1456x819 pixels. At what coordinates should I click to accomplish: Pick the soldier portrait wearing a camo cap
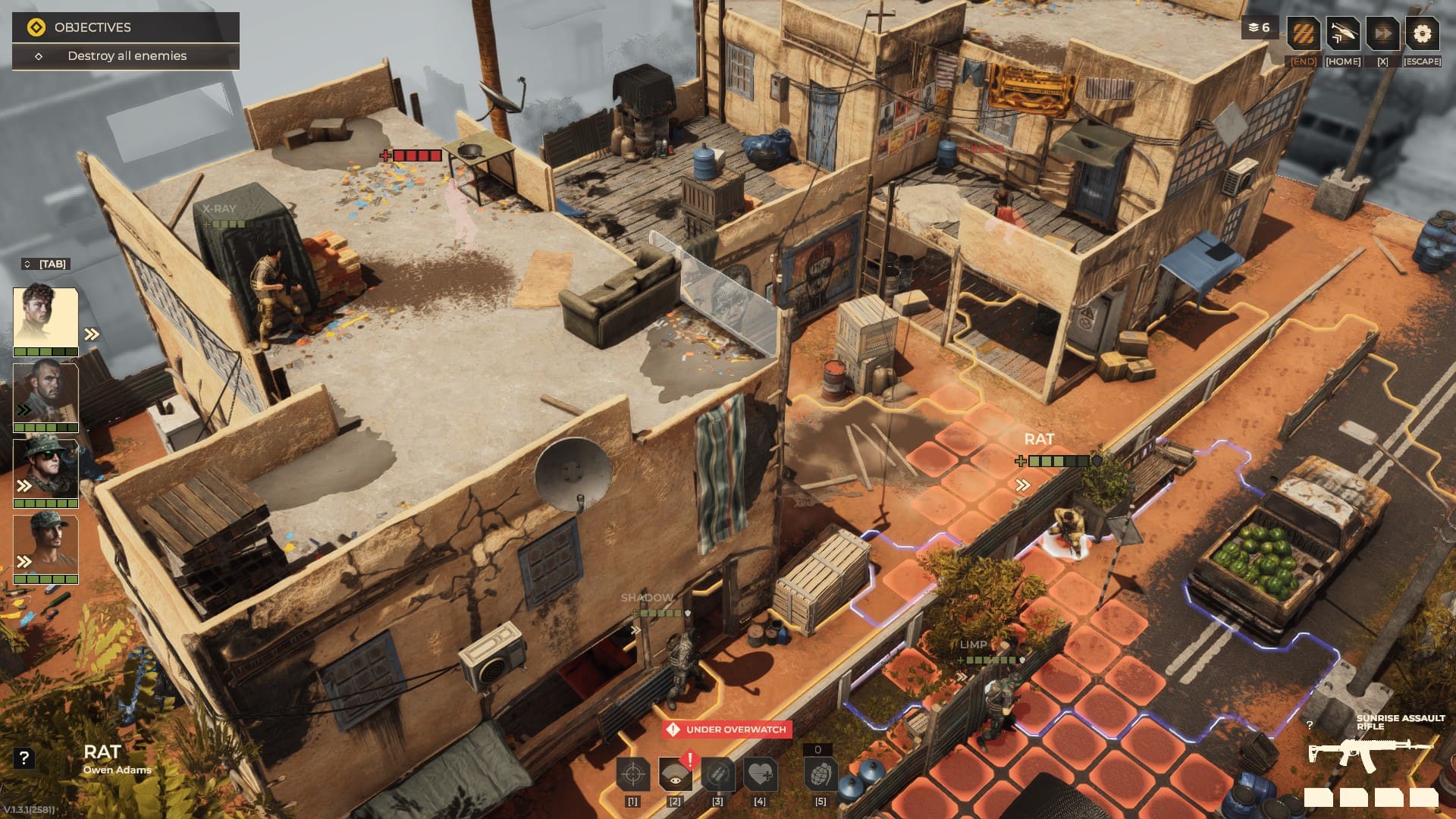click(x=45, y=544)
